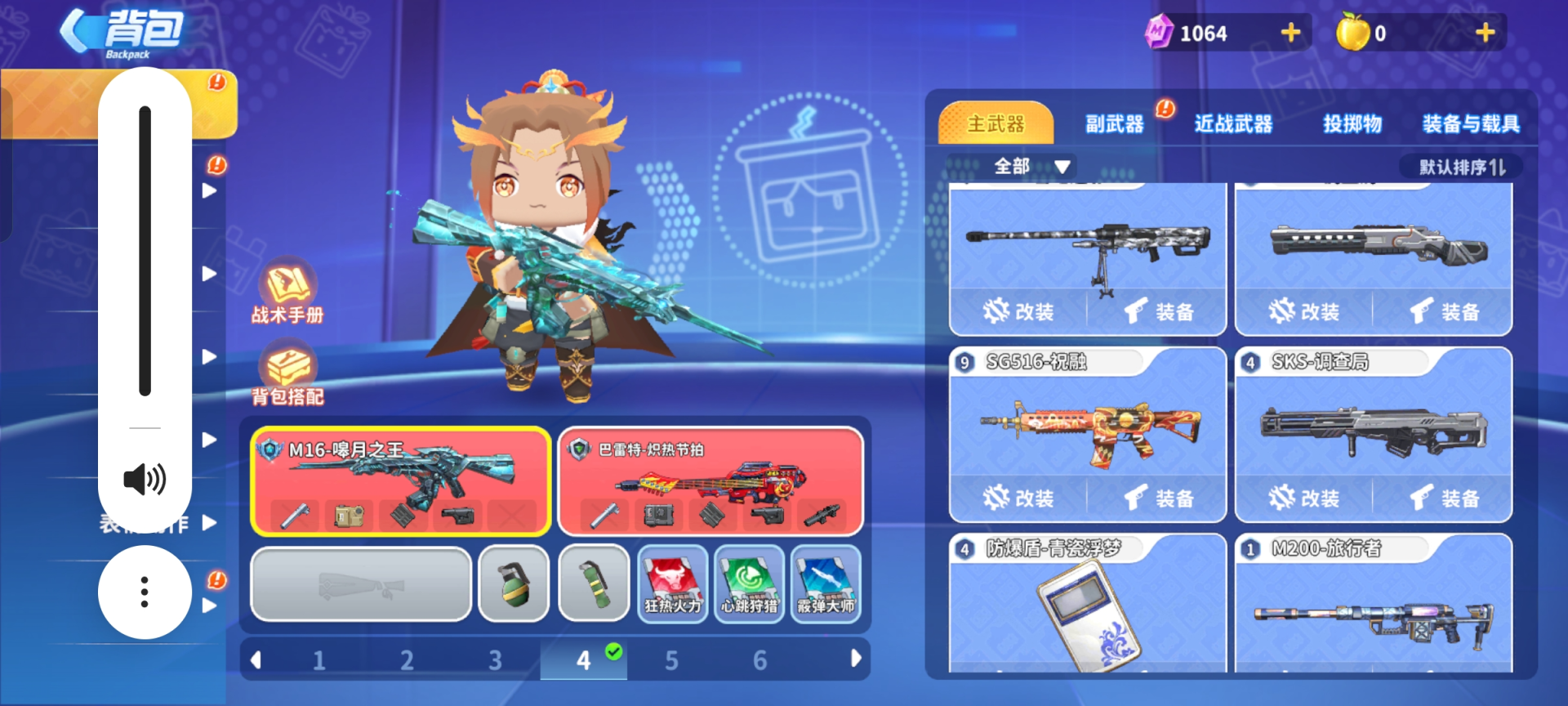Image resolution: width=1568 pixels, height=706 pixels.
Task: Toggle the 默认排序 sort order
Action: (x=1462, y=168)
